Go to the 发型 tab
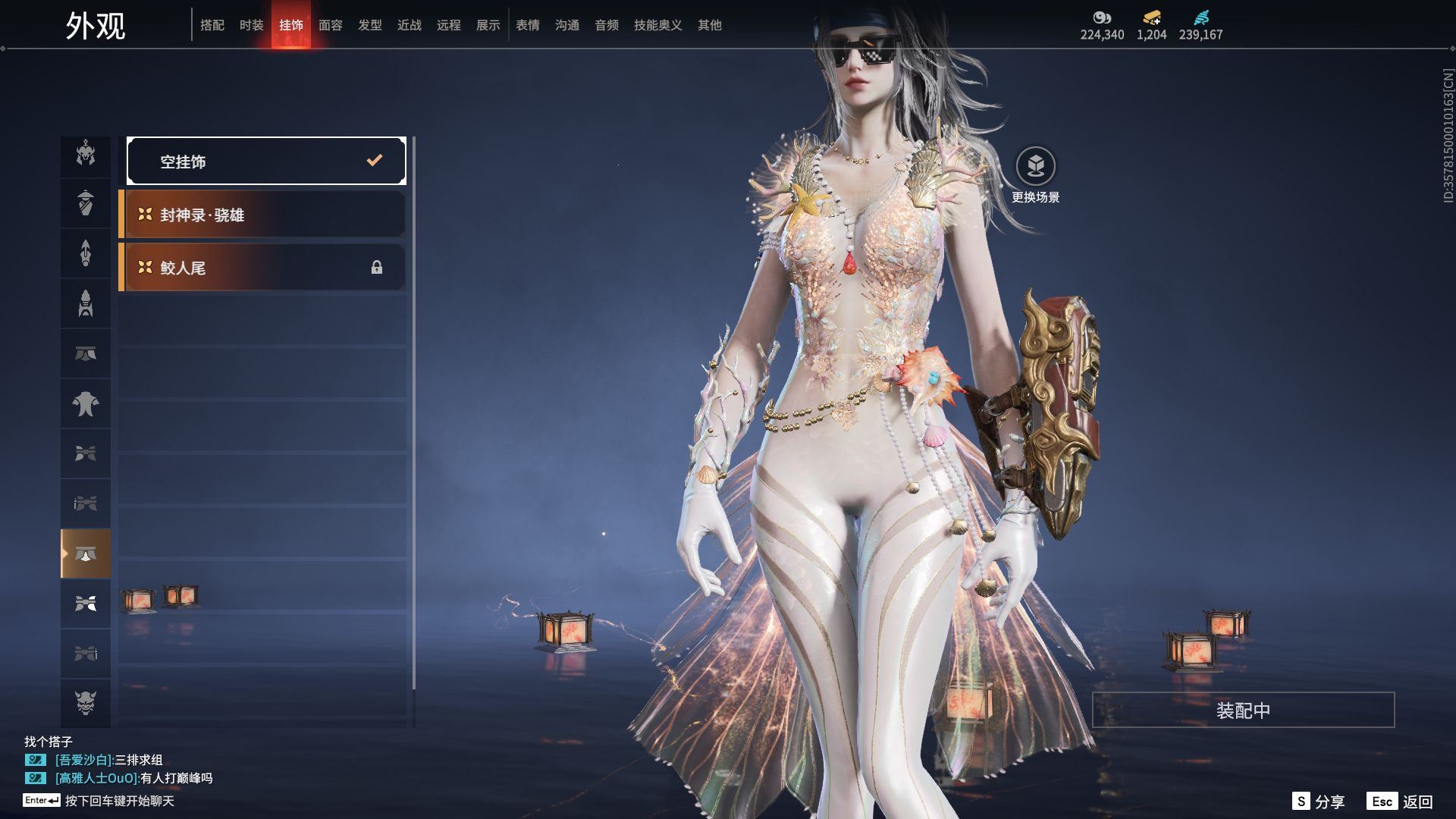This screenshot has width=1456, height=819. (x=370, y=25)
